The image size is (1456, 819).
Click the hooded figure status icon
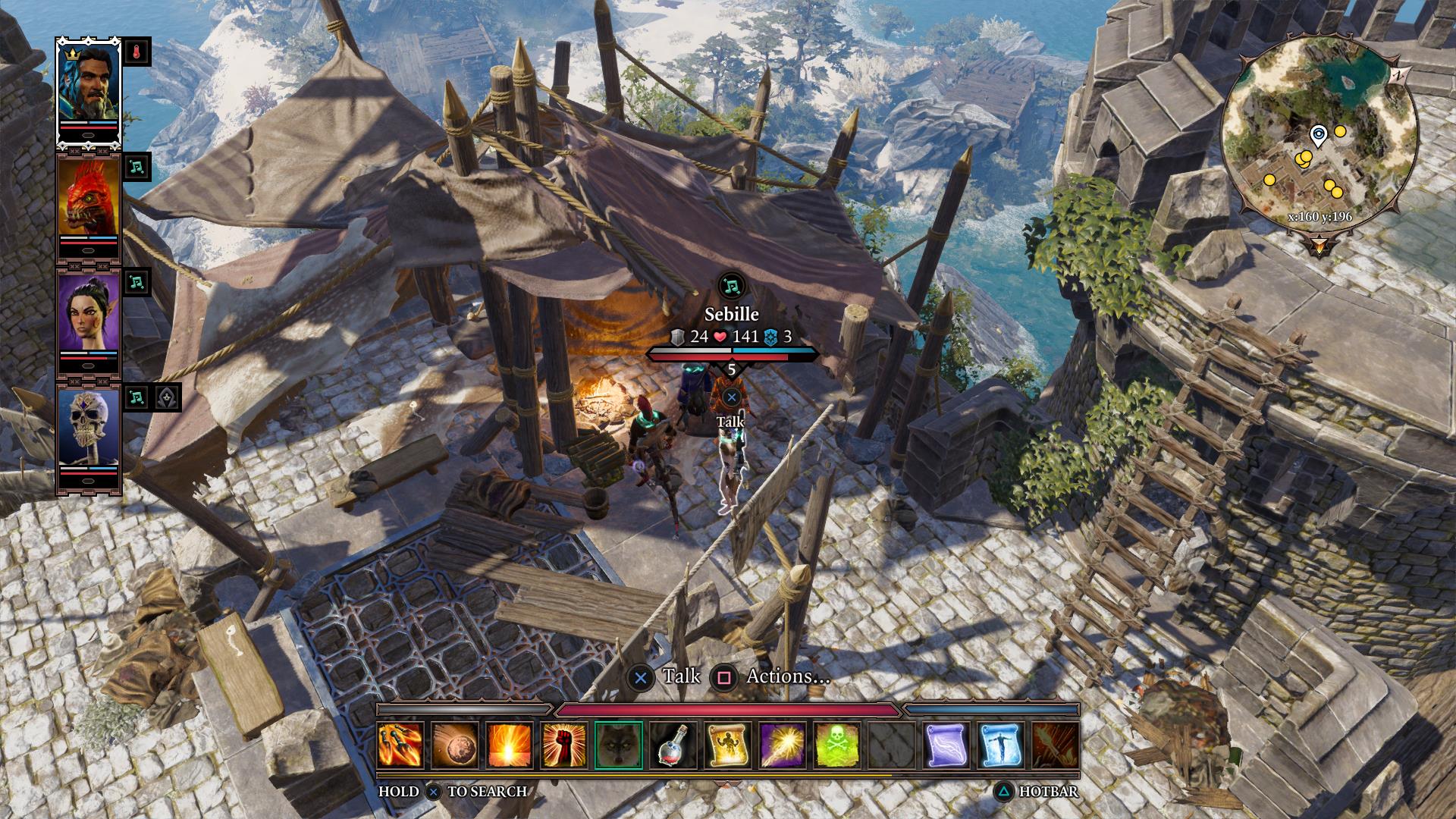167,397
